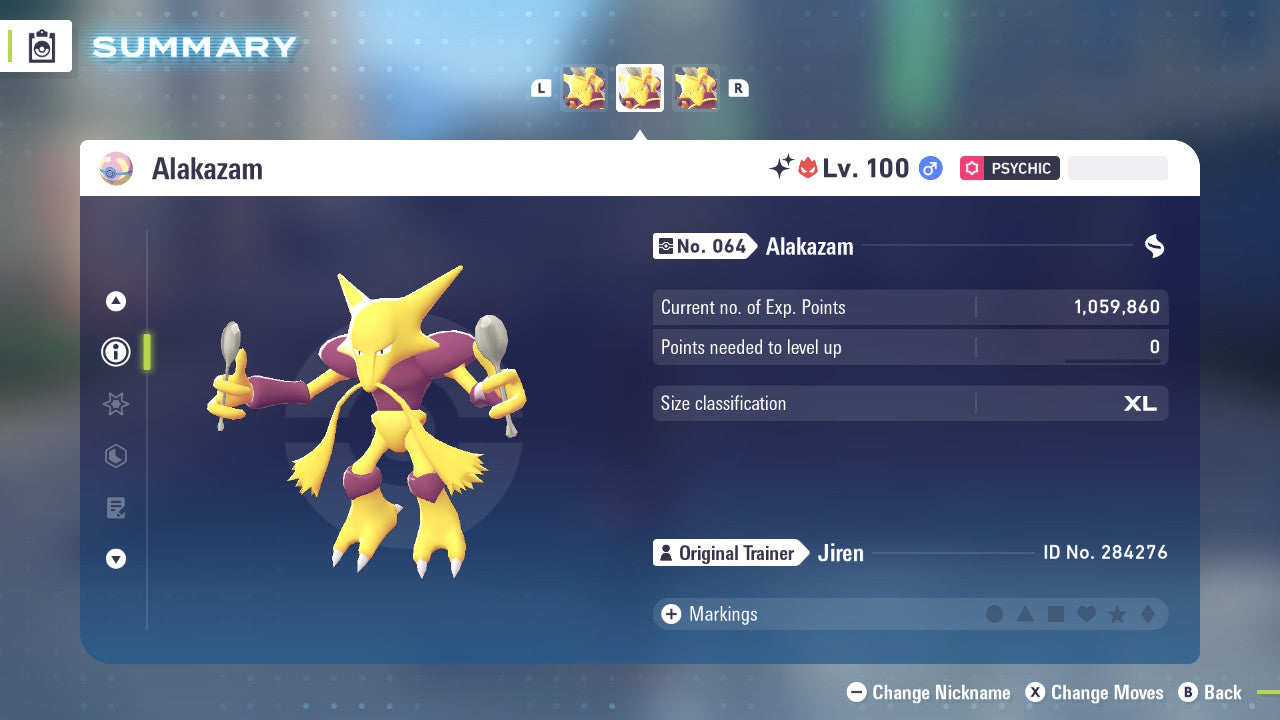1280x720 pixels.
Task: Open the info summary sidebar icon
Action: click(115, 352)
